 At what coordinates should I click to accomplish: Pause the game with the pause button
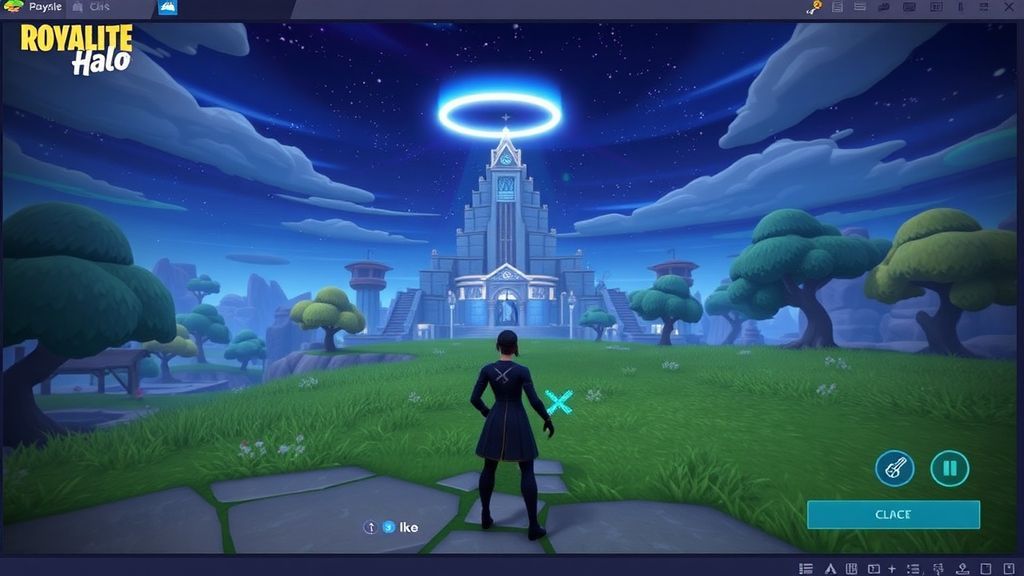pos(949,468)
